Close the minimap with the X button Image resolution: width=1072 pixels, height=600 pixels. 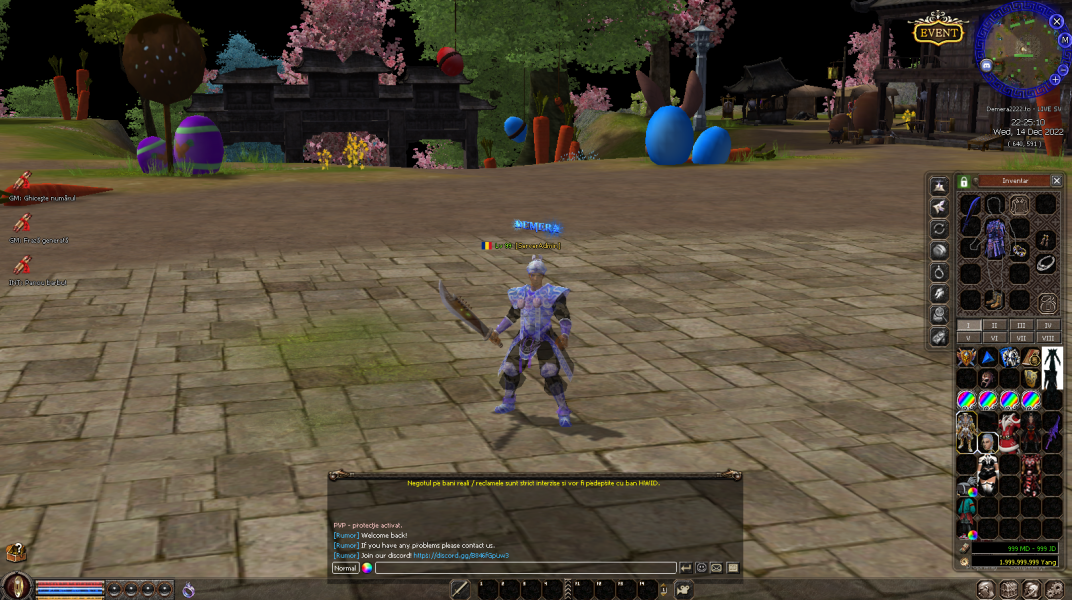pos(1056,21)
